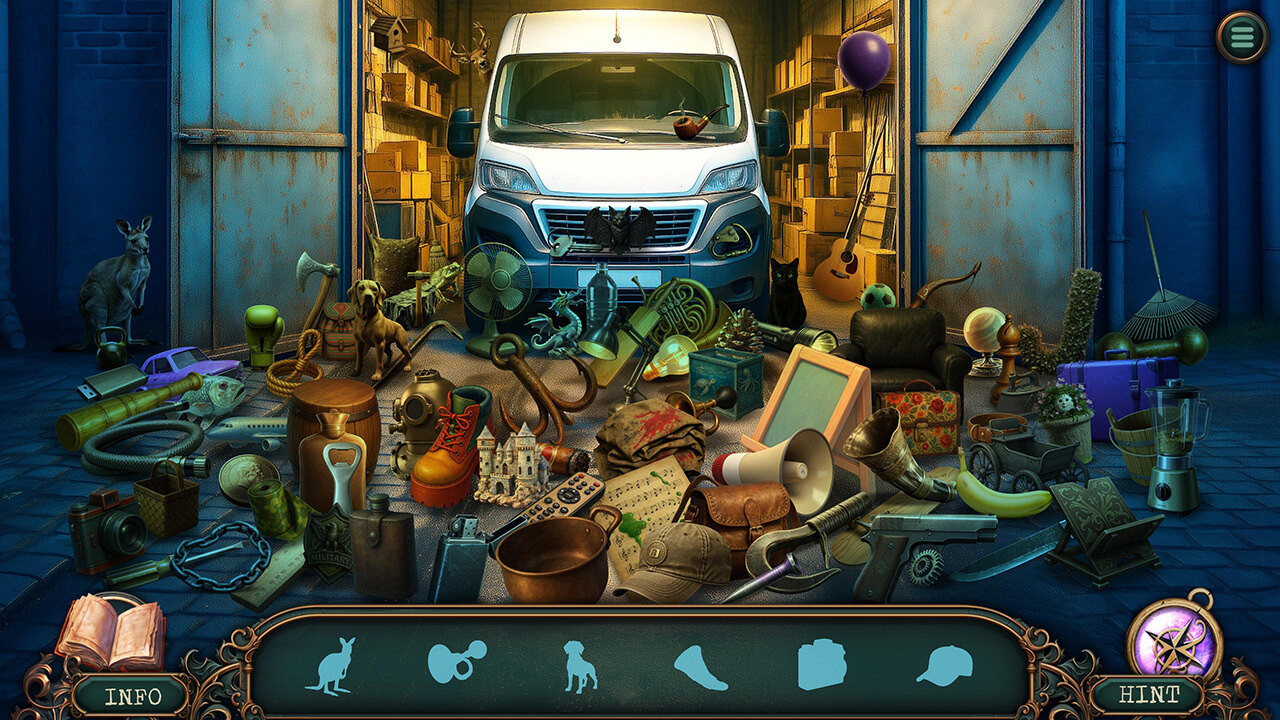Choose the dog silhouette in the item bar
The width and height of the screenshot is (1280, 720).
[x=580, y=666]
